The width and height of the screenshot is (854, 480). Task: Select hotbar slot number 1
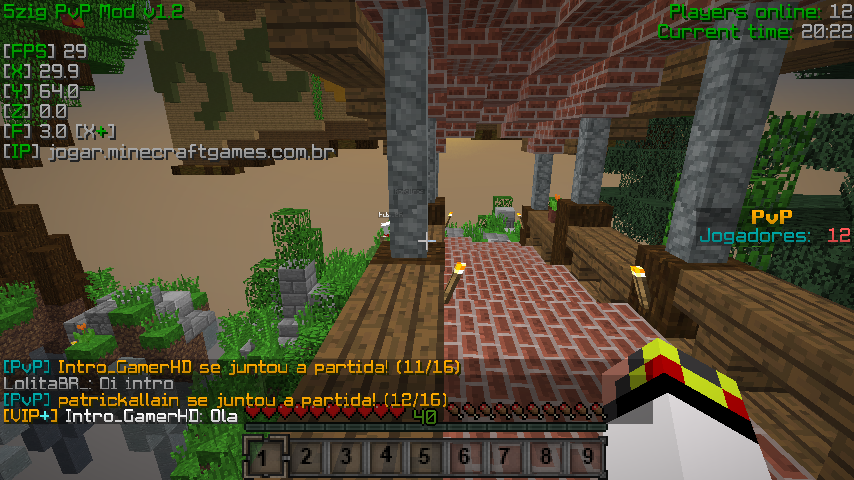click(263, 459)
